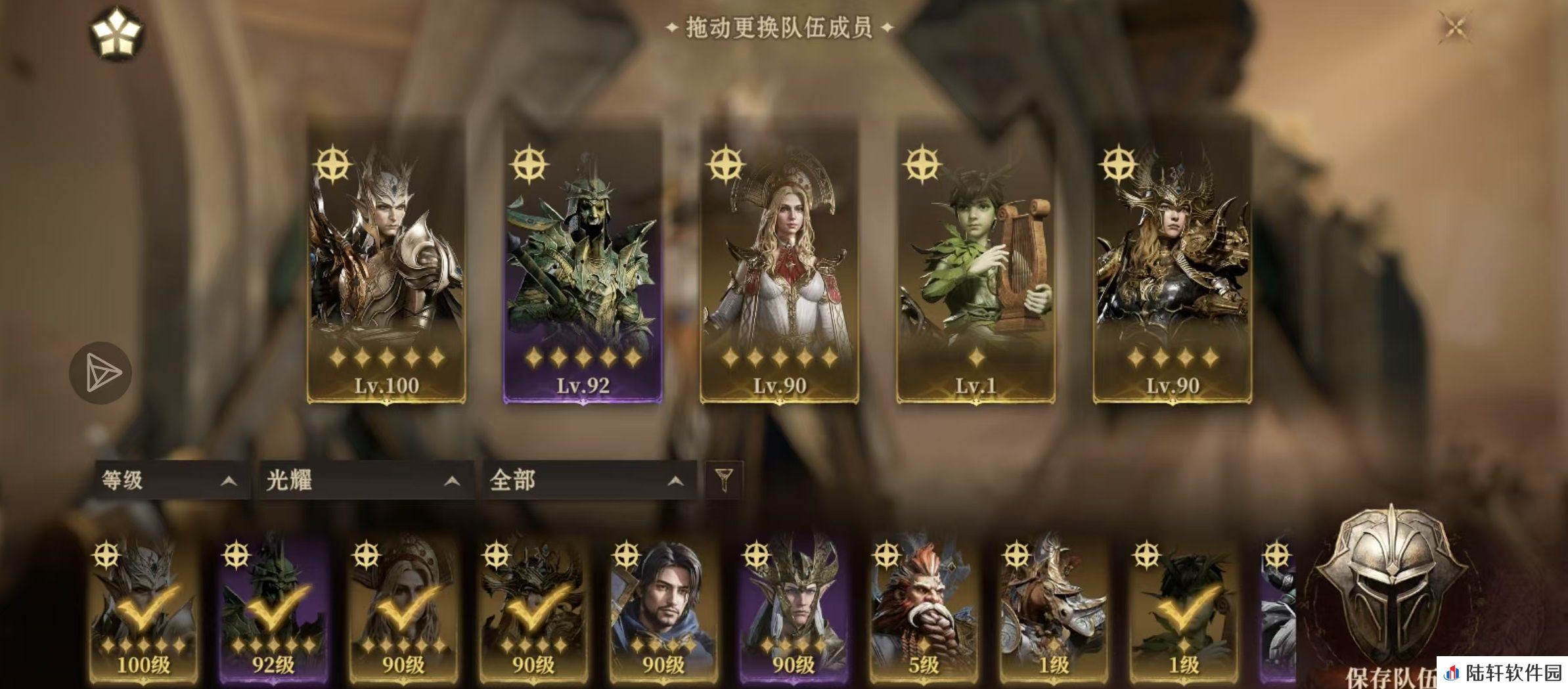Add the dark-haired 90级 human hero

663,611
